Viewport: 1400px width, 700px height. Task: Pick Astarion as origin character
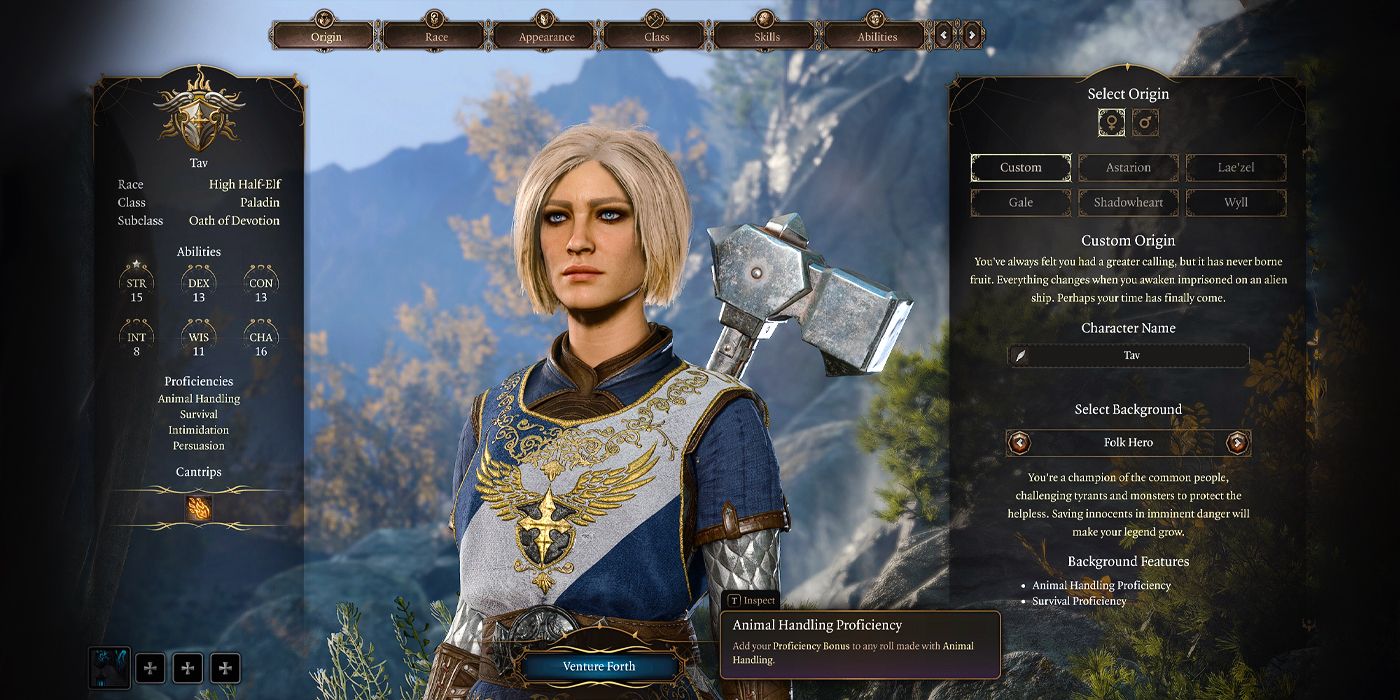point(1128,168)
